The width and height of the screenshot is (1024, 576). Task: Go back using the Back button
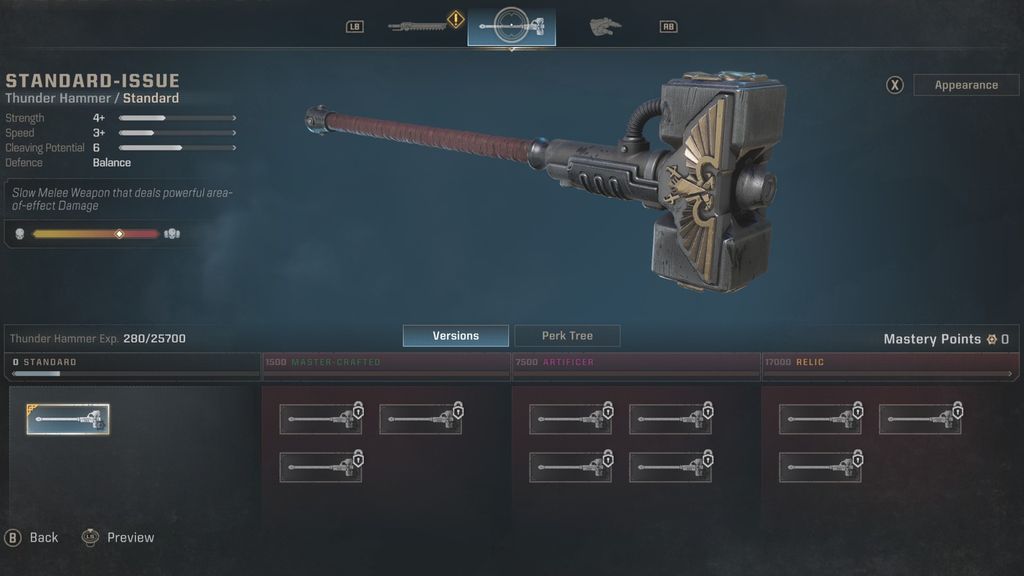click(33, 537)
